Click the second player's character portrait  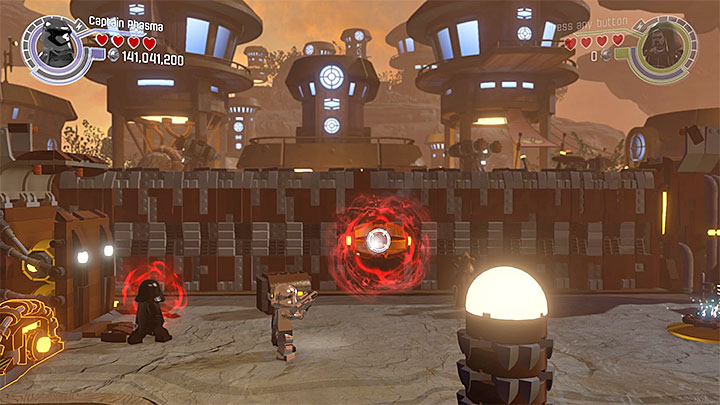(662, 45)
